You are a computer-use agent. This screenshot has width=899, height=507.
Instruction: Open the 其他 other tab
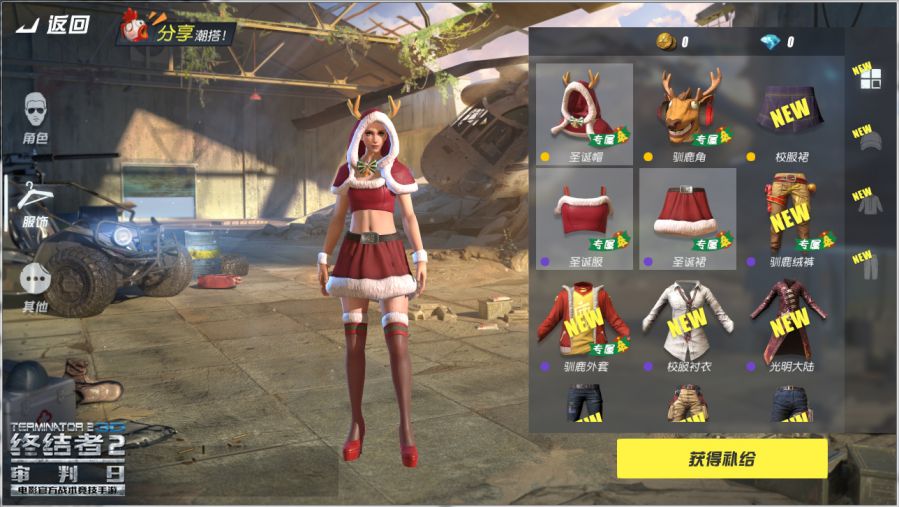(x=35, y=287)
